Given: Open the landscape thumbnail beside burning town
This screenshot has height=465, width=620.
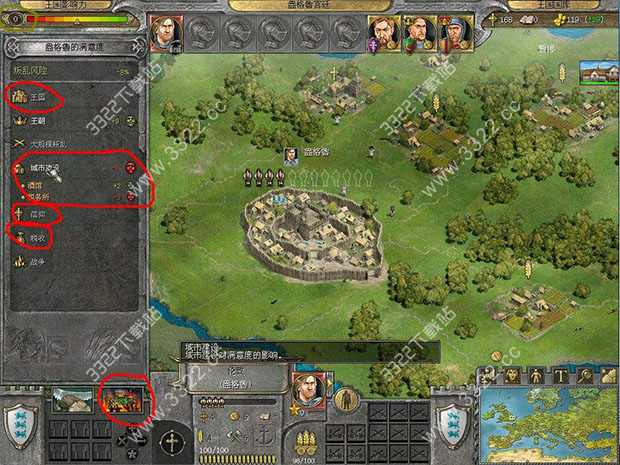Looking at the screenshot, I should (x=76, y=400).
